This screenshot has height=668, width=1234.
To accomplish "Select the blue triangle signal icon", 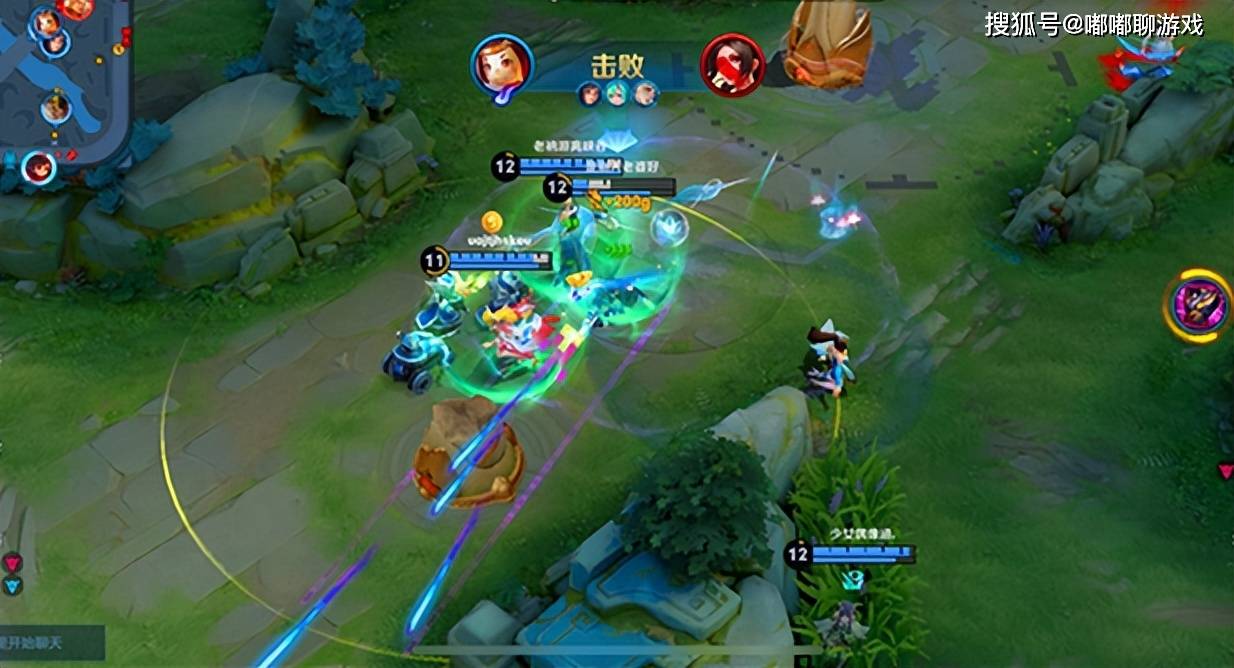I will (12, 587).
